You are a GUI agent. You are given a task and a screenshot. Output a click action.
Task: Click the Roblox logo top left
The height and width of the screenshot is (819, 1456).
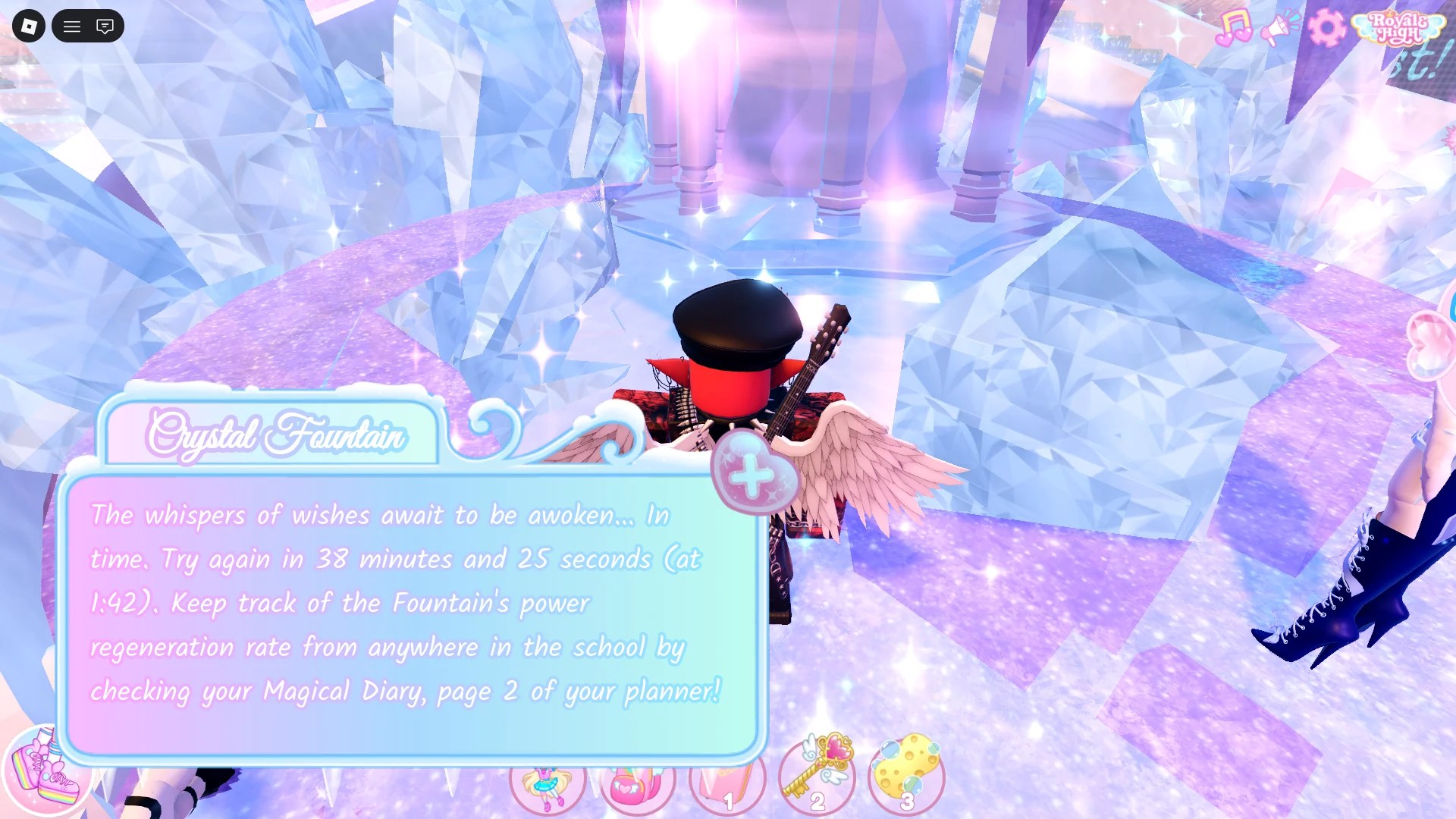pyautogui.click(x=27, y=26)
